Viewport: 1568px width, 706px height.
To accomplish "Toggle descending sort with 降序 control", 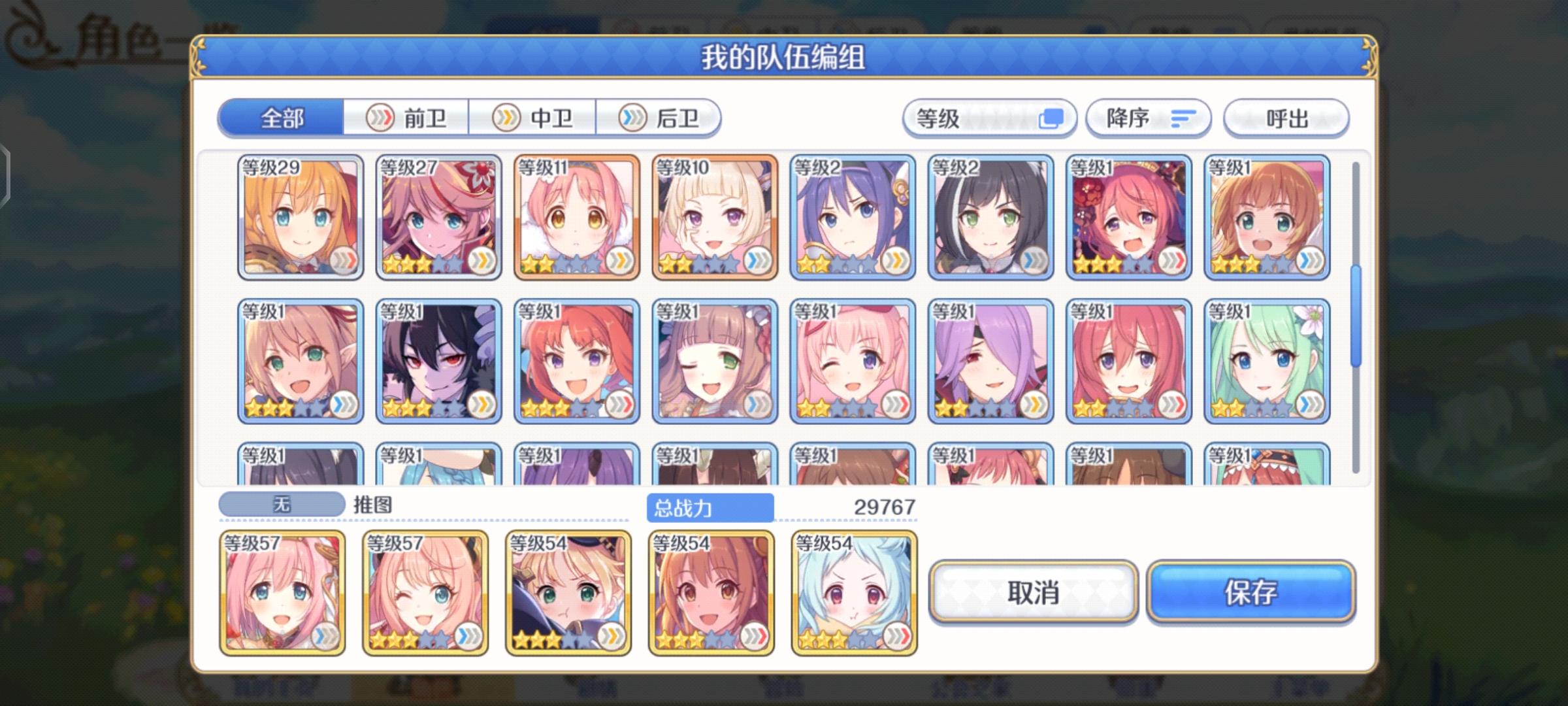I will (1148, 118).
